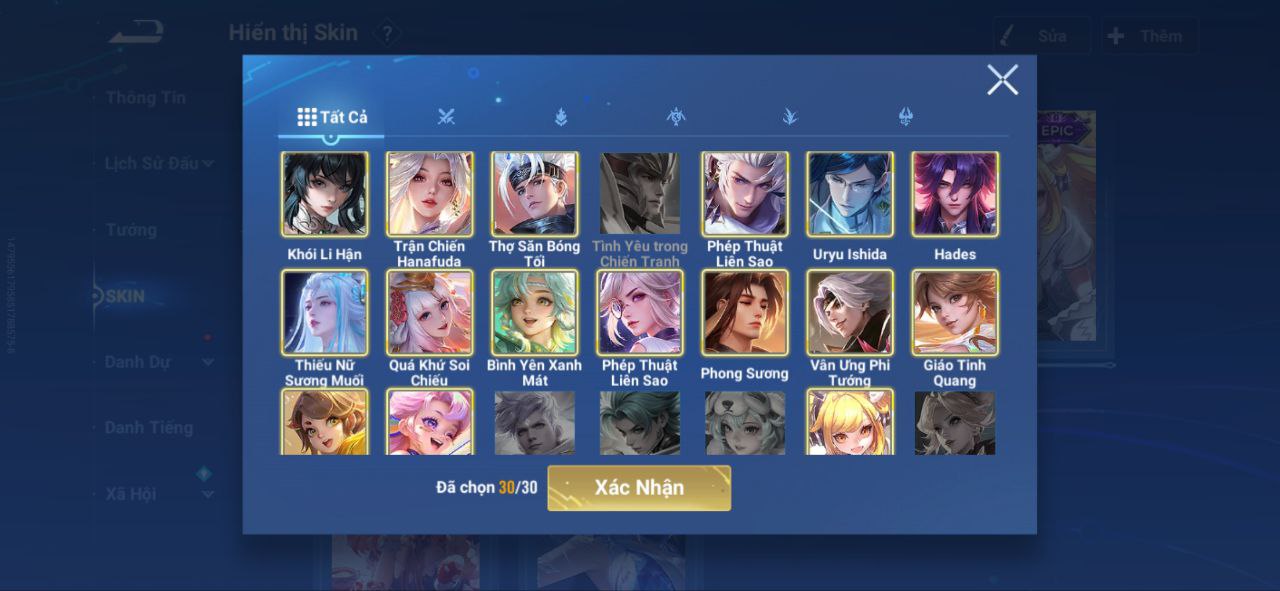Choose the Phong Sương skin

744,312
